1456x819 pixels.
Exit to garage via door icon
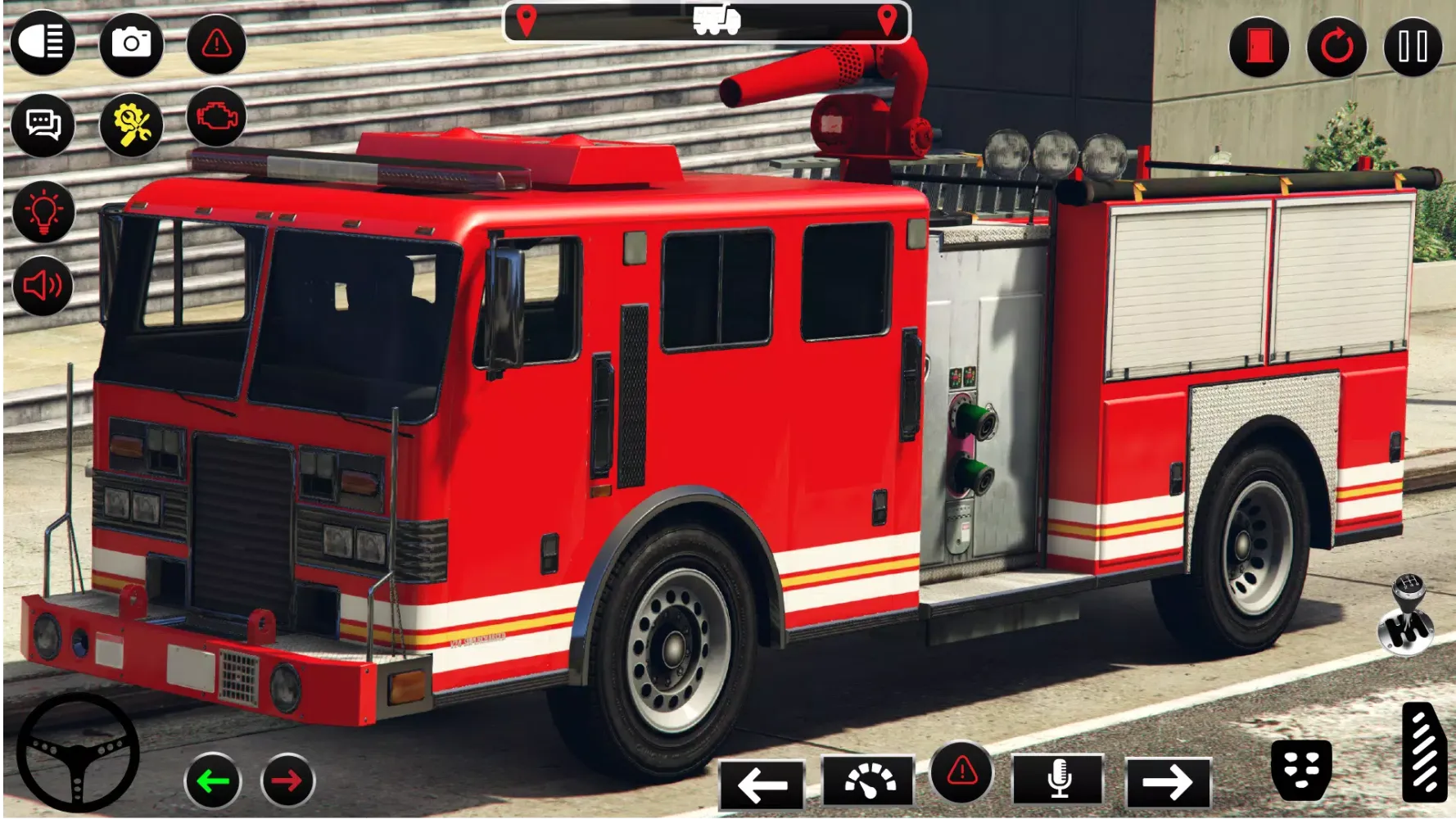[x=1261, y=47]
